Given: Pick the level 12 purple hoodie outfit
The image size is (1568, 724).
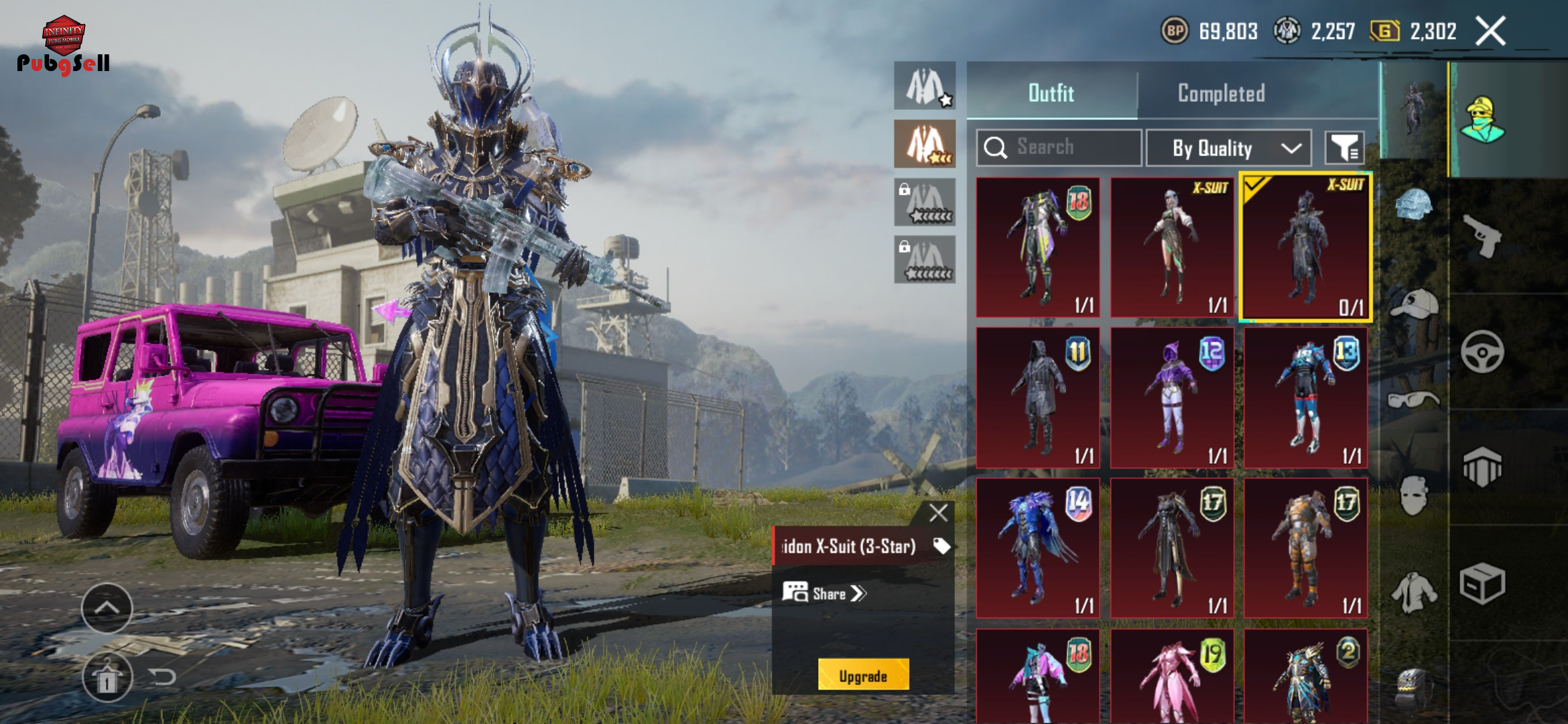Looking at the screenshot, I should (x=1171, y=398).
